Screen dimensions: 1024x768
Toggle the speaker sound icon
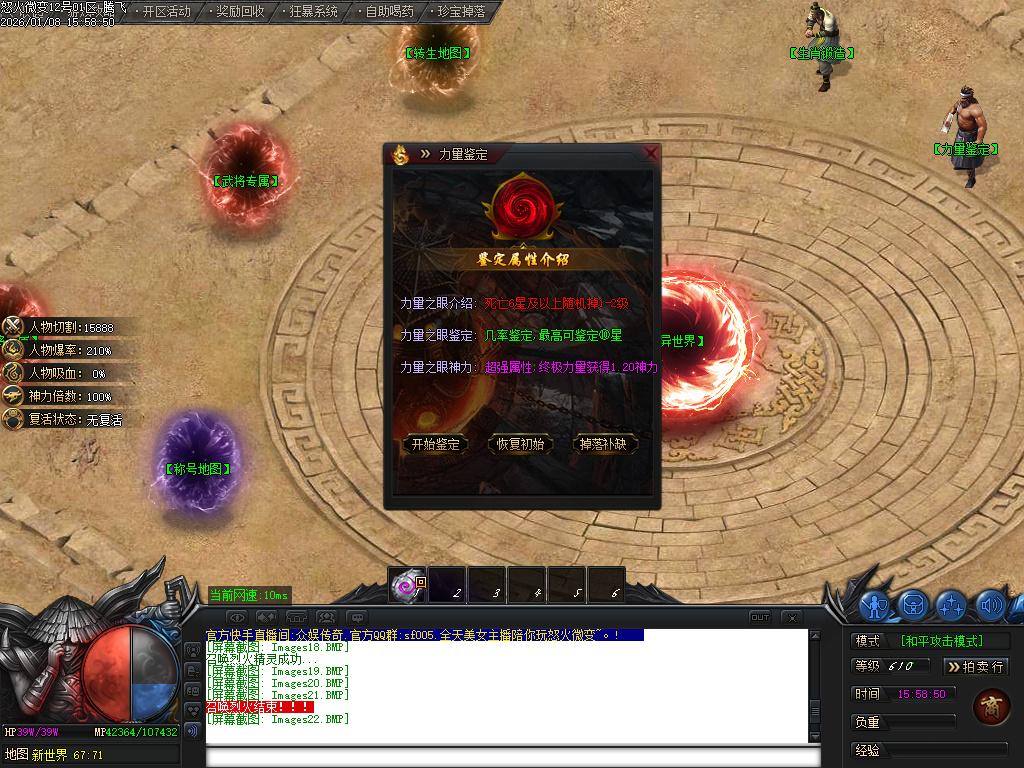[991, 605]
